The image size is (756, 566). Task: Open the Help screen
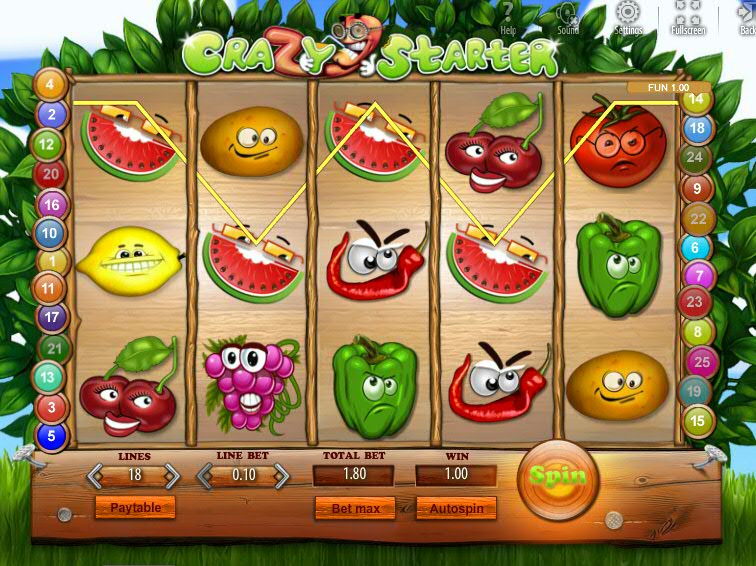[x=507, y=18]
